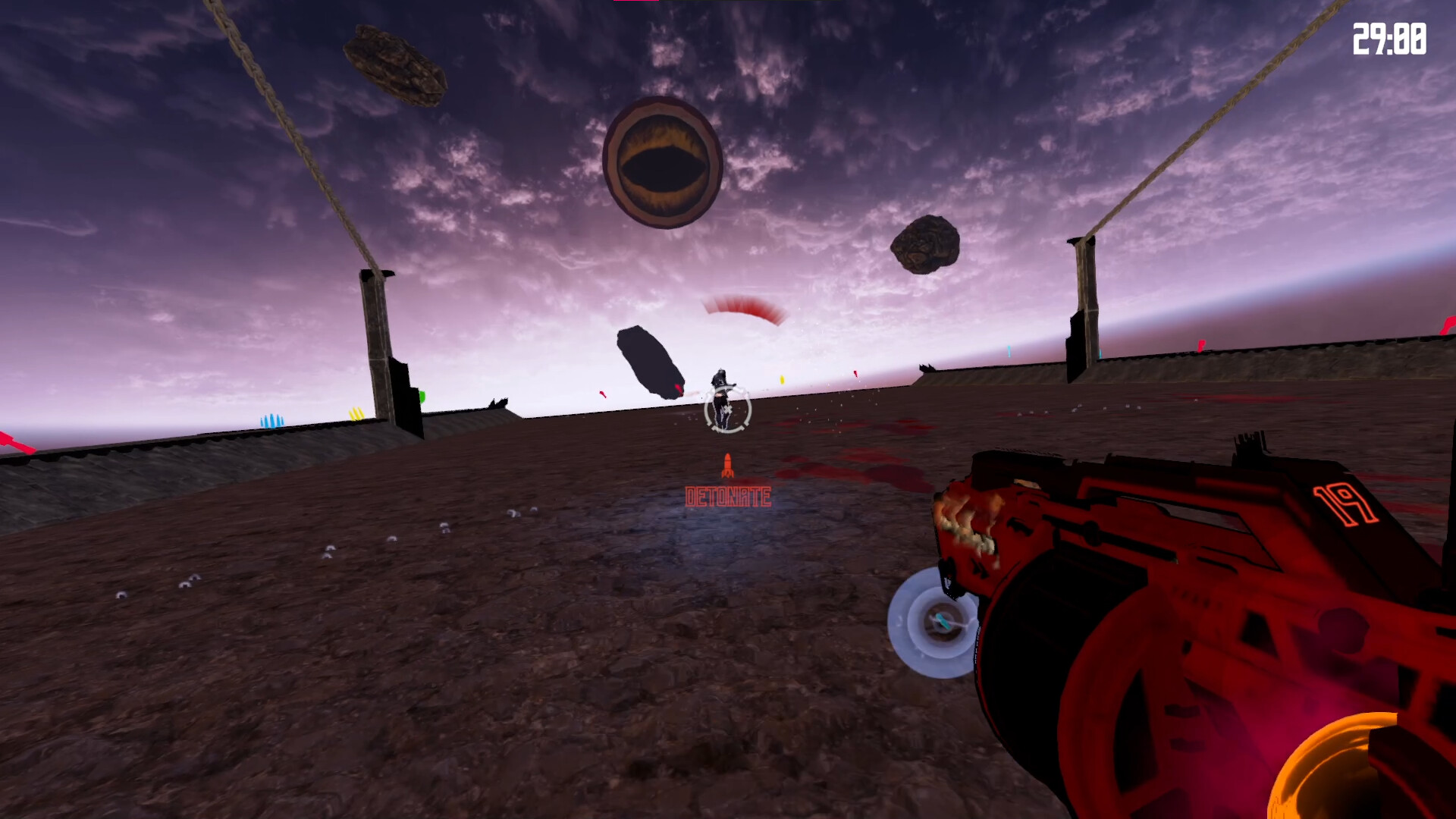Click the DETONATE prompt text
1456x819 pixels.
pos(728,495)
